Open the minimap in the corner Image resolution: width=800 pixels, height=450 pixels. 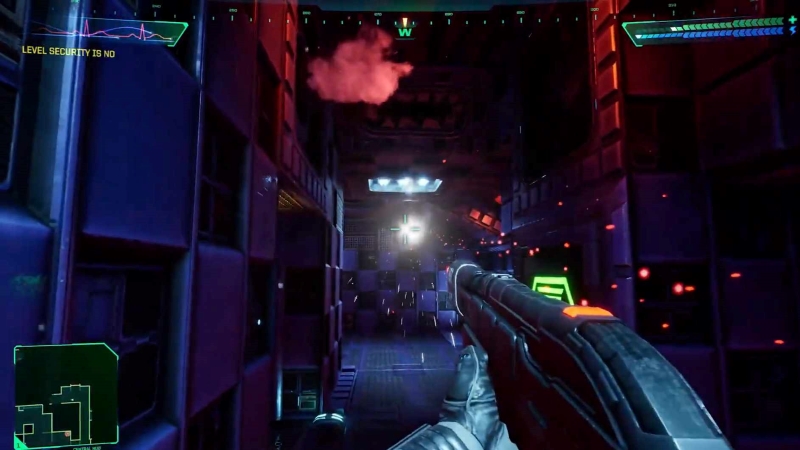click(x=66, y=394)
